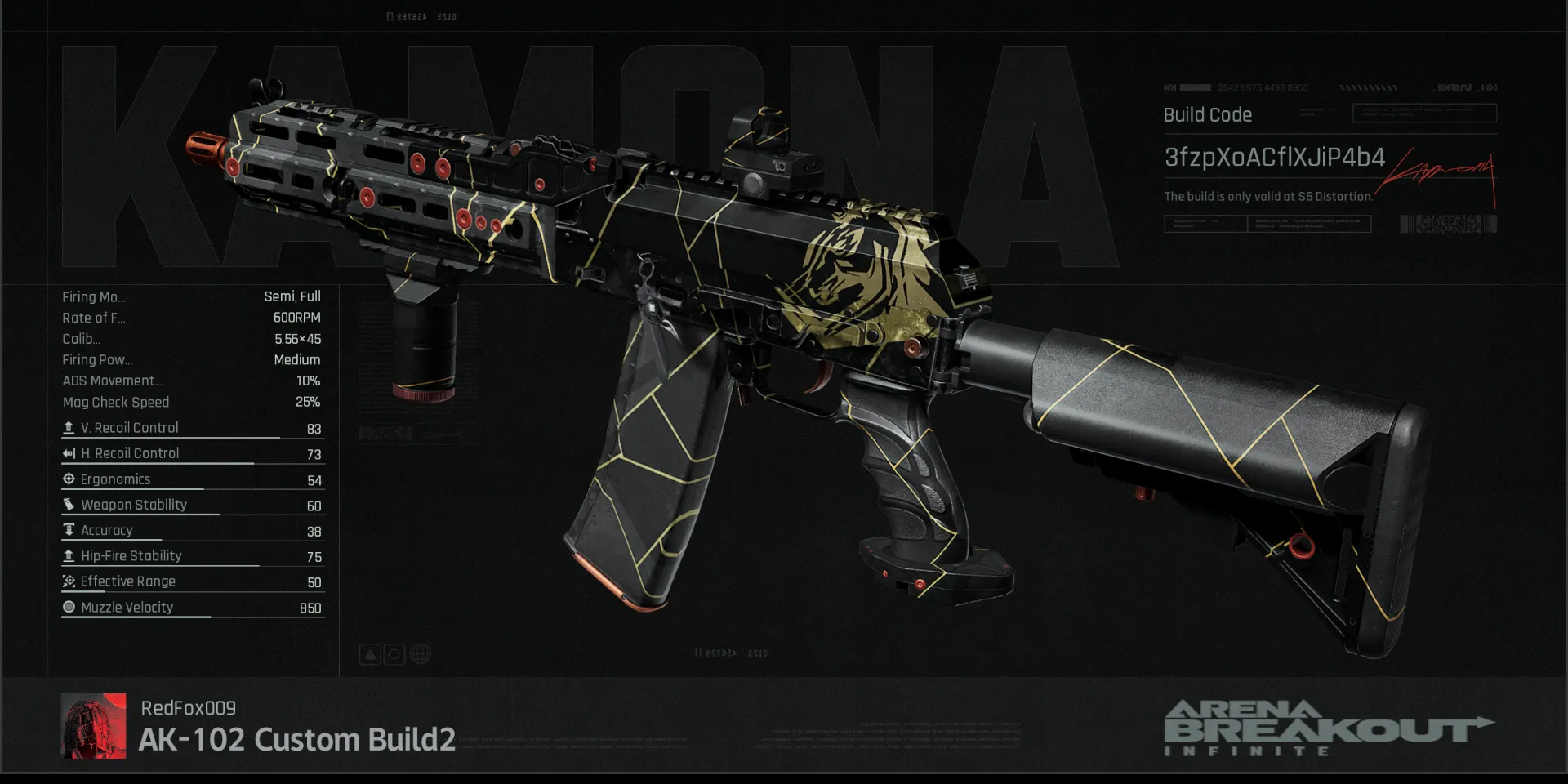The image size is (1568, 784).
Task: Click the Hip-Fire Stability icon
Action: point(69,556)
